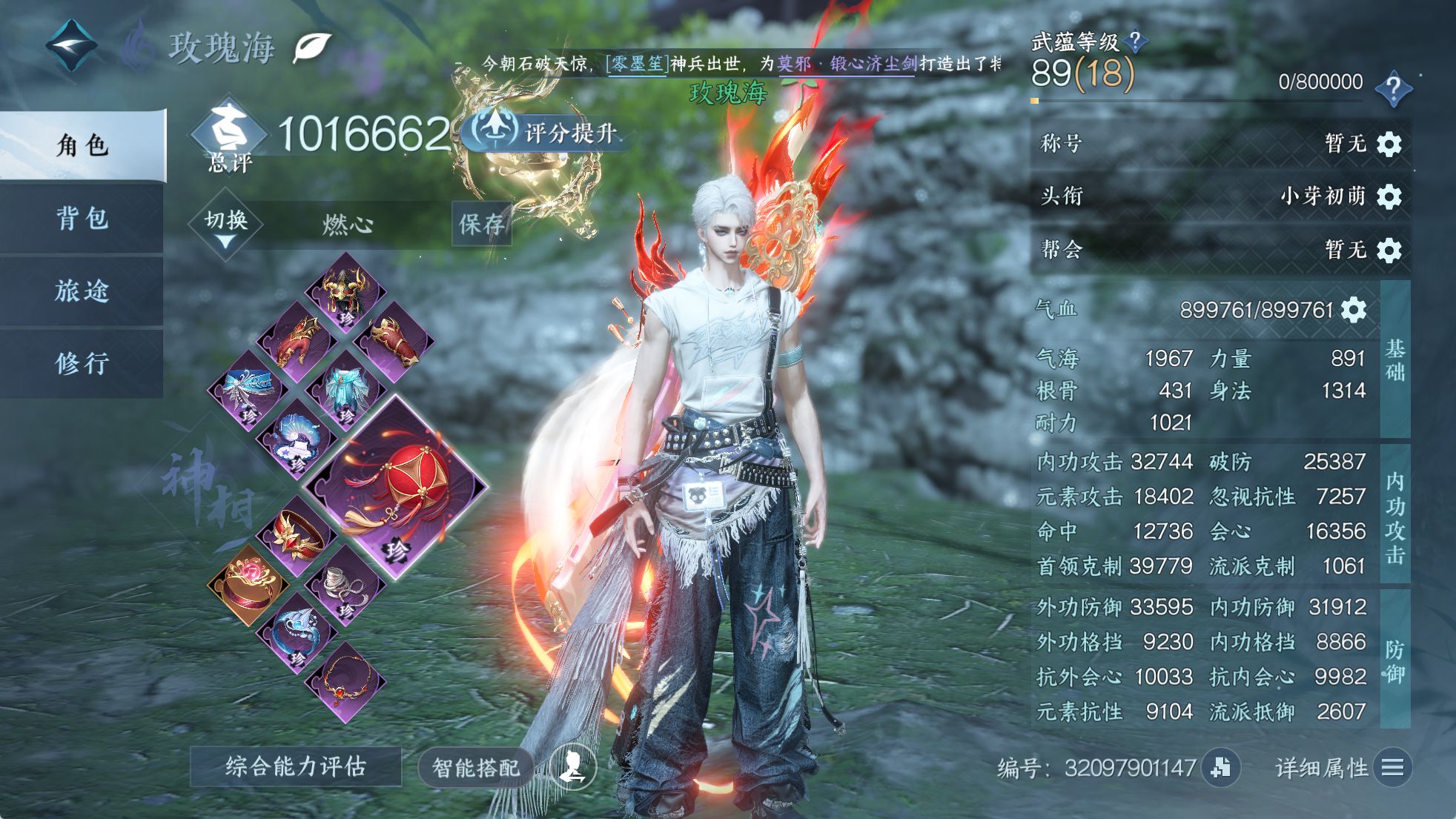Save the loadout with 保存
This screenshot has height=819, width=1456.
coord(482,223)
